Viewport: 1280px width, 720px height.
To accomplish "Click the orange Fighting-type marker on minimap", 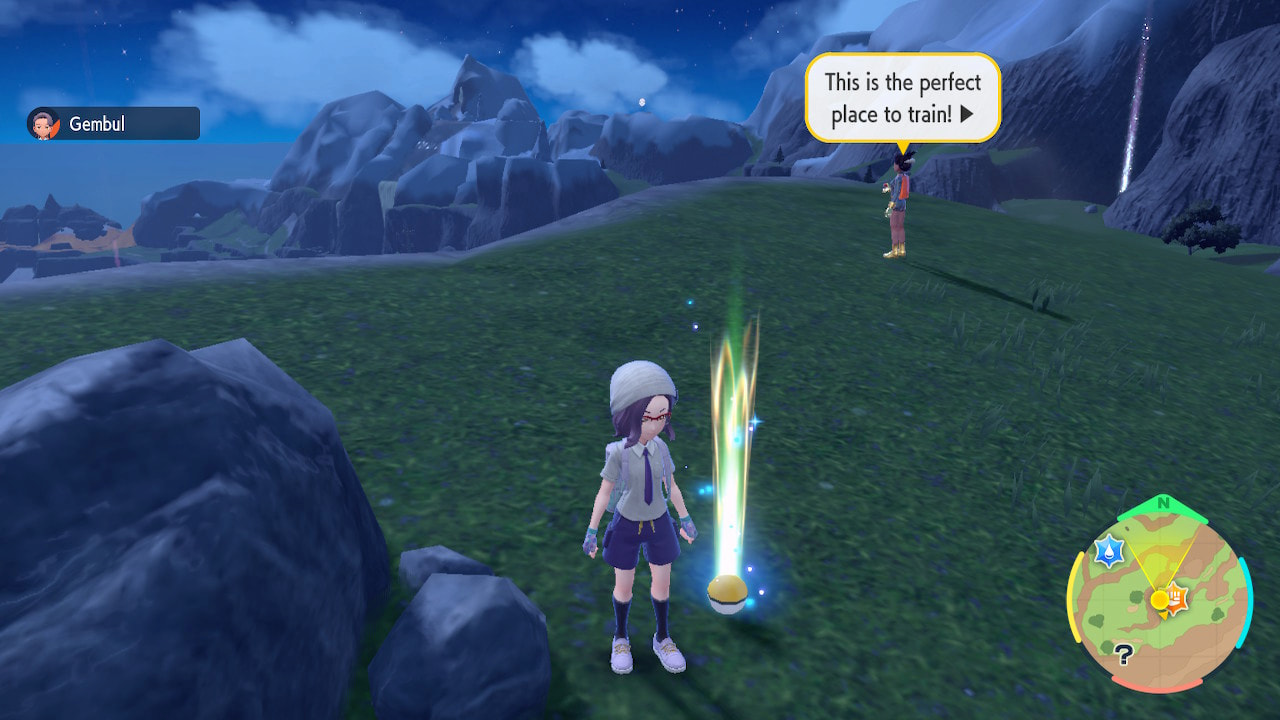I will coord(1175,598).
